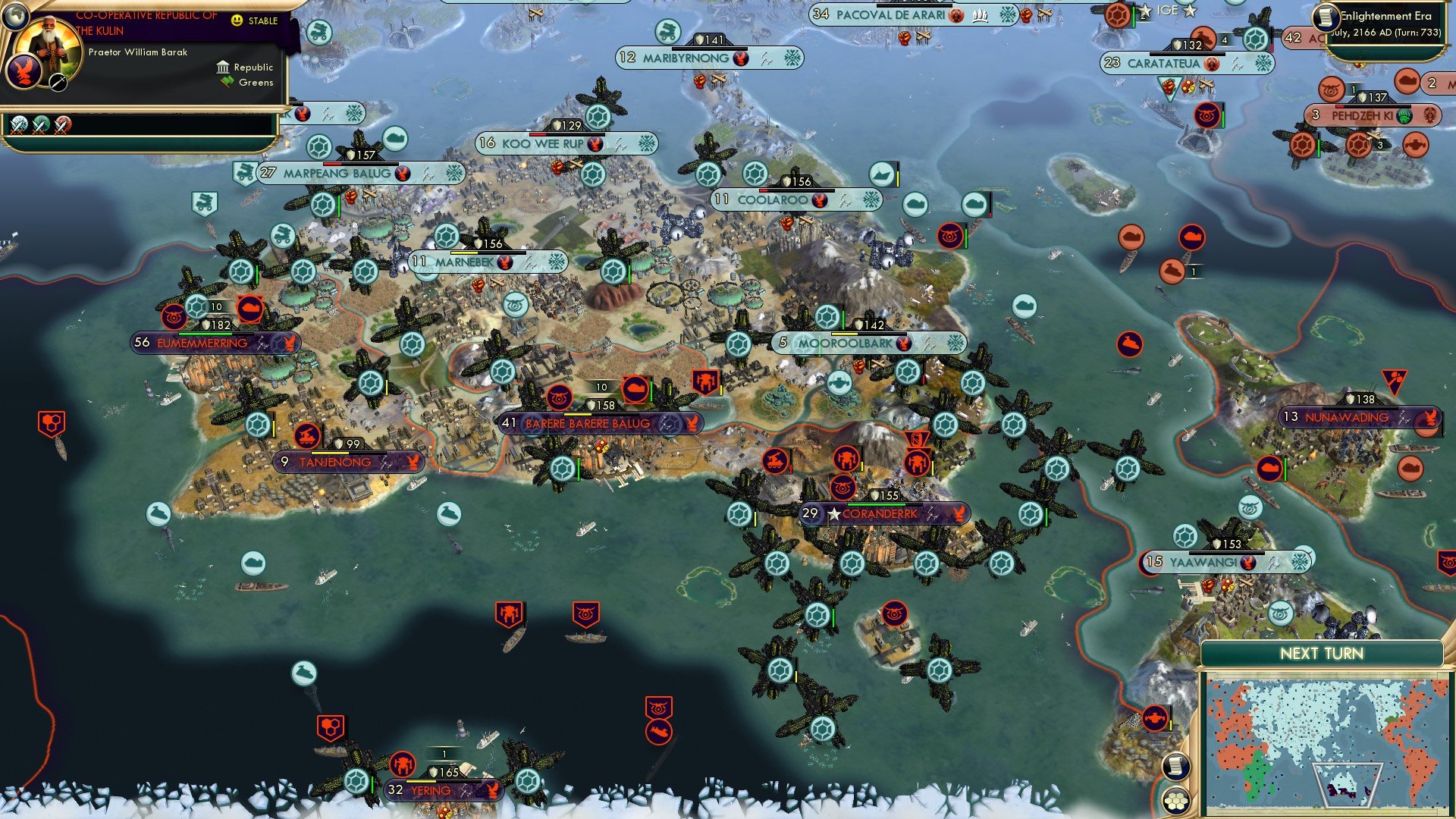1456x819 pixels.
Task: Select the red submarine icon near Eumemmerring
Action: click(x=251, y=307)
